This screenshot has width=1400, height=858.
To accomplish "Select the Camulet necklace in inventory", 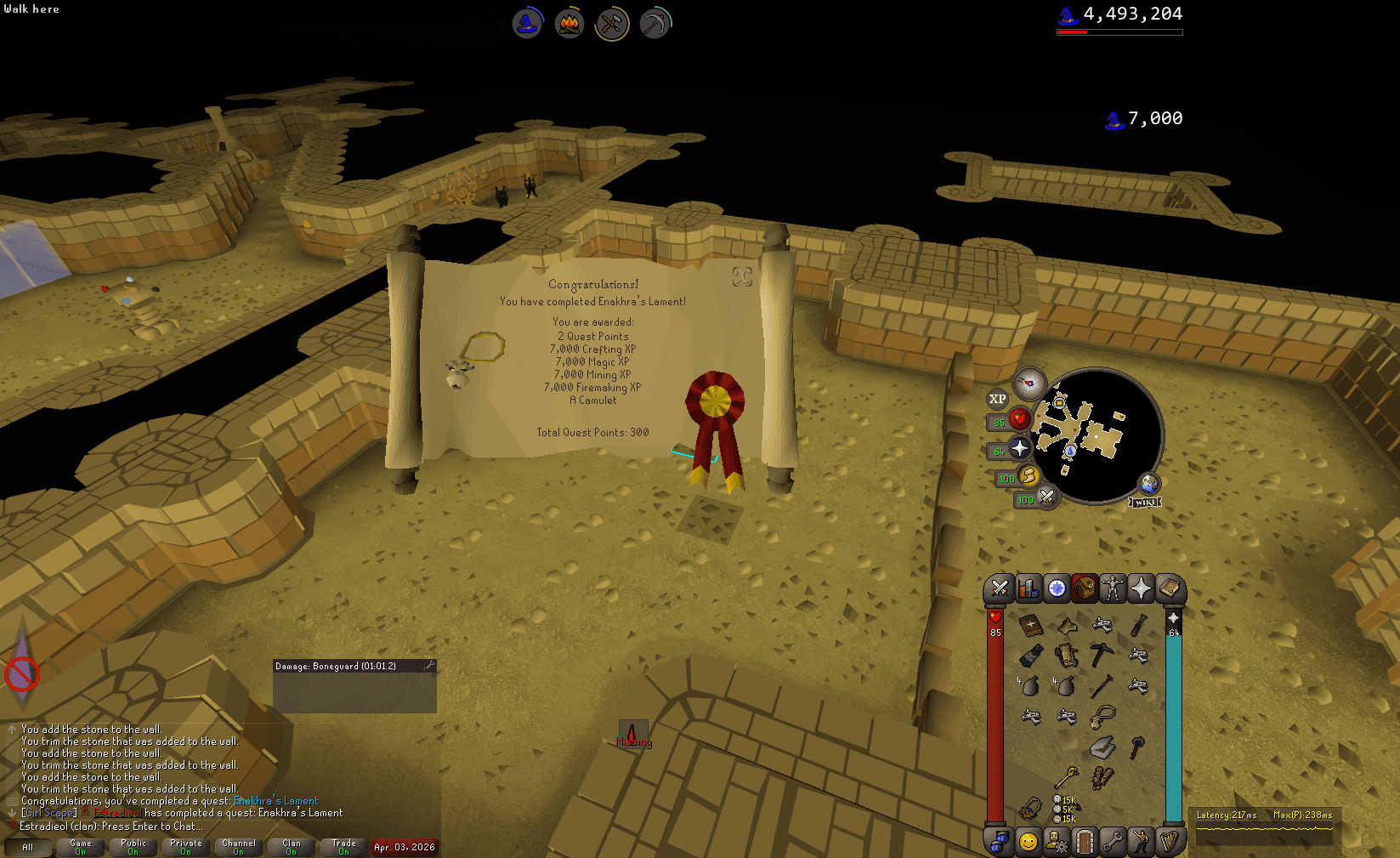I will pyautogui.click(x=1102, y=716).
